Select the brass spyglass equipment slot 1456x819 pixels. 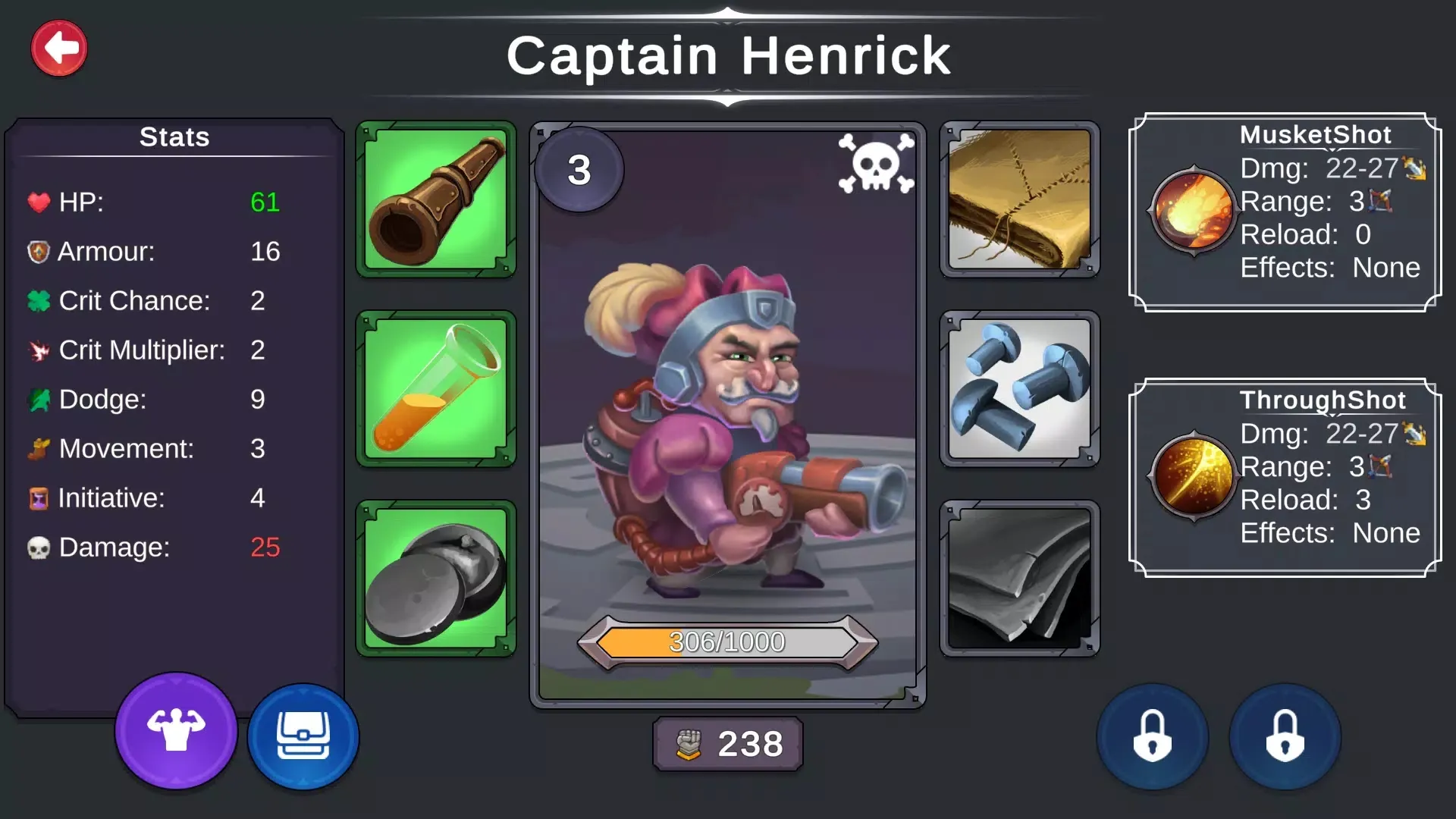click(x=436, y=199)
